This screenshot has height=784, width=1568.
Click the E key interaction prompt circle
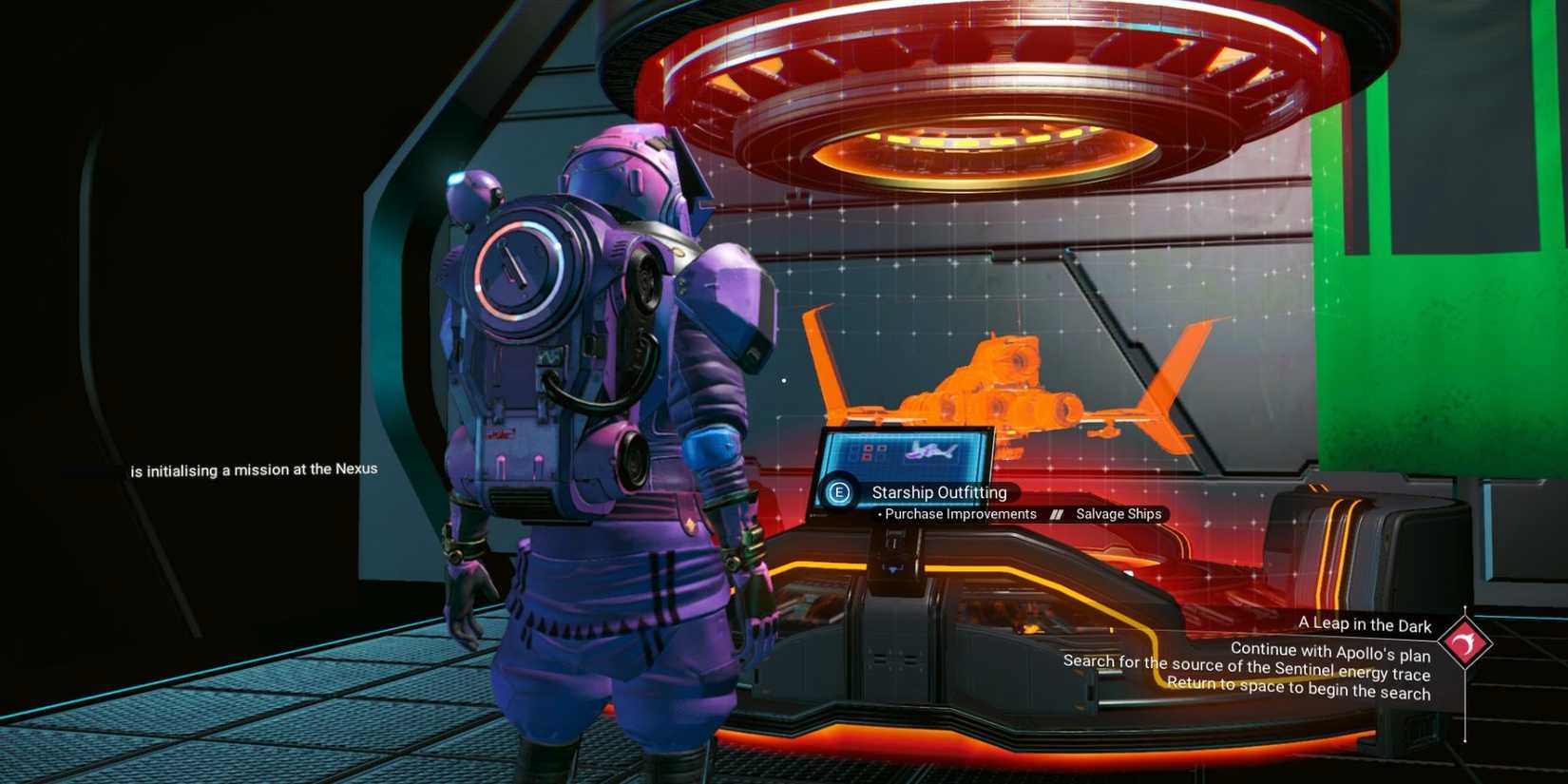[x=841, y=492]
